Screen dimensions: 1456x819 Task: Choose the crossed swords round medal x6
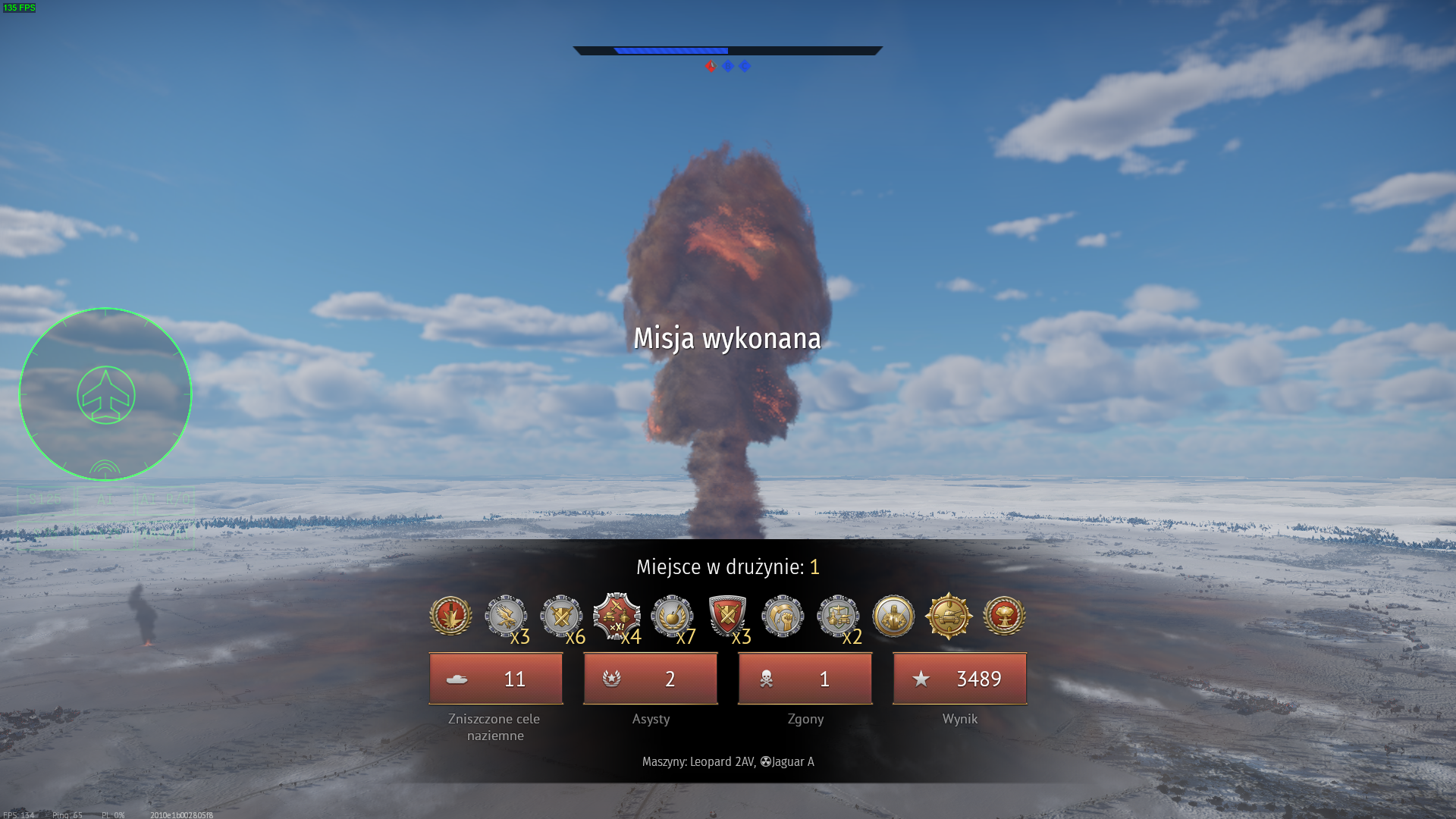(561, 615)
